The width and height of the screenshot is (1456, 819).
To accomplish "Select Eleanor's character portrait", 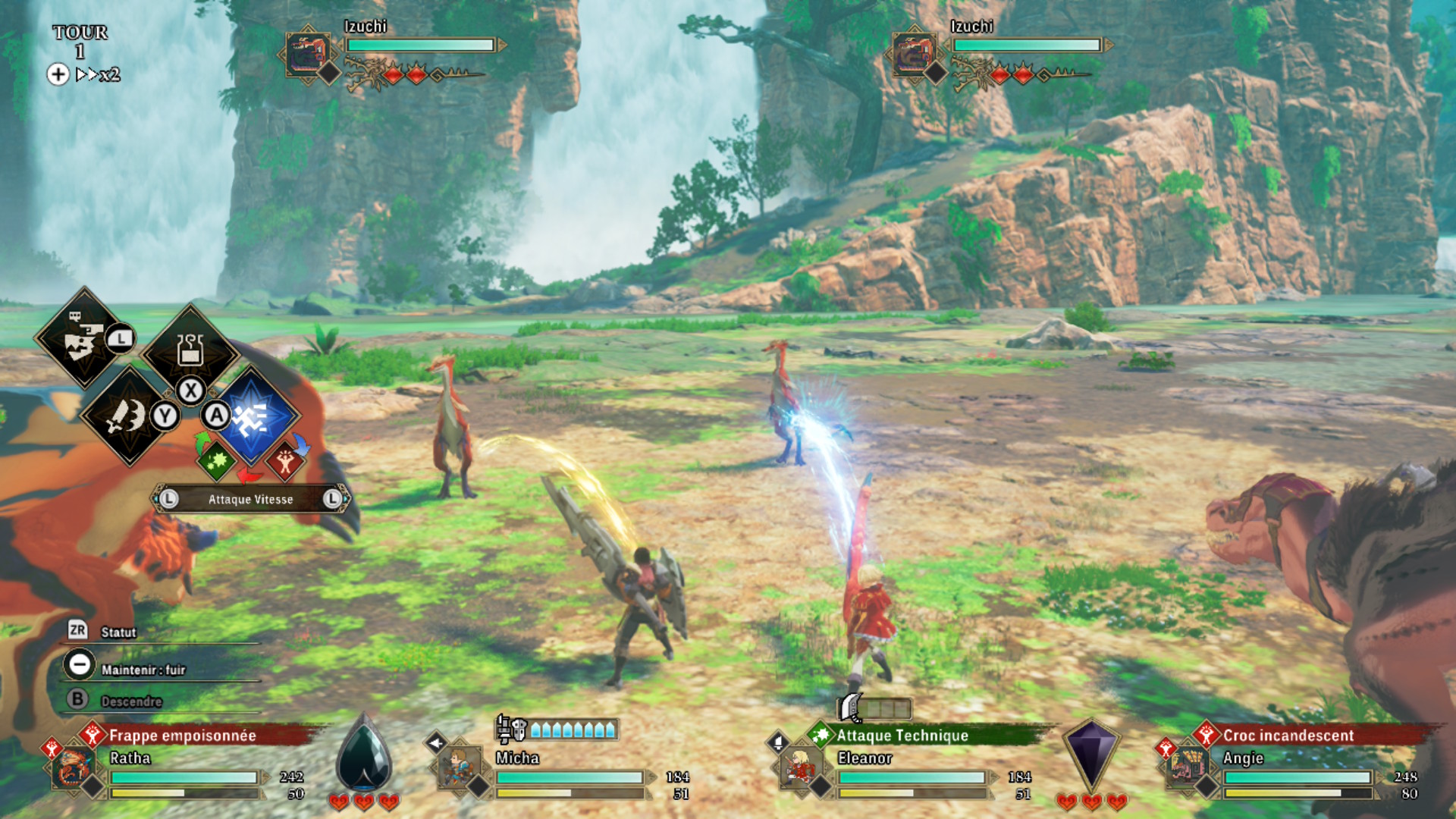I will [800, 767].
